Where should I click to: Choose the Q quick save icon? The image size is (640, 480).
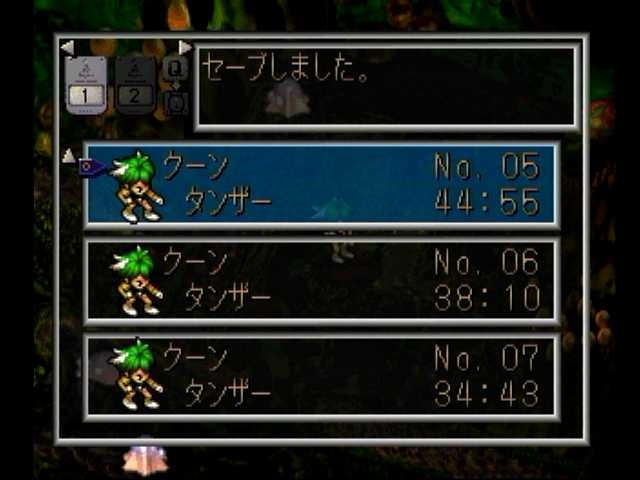coord(175,67)
